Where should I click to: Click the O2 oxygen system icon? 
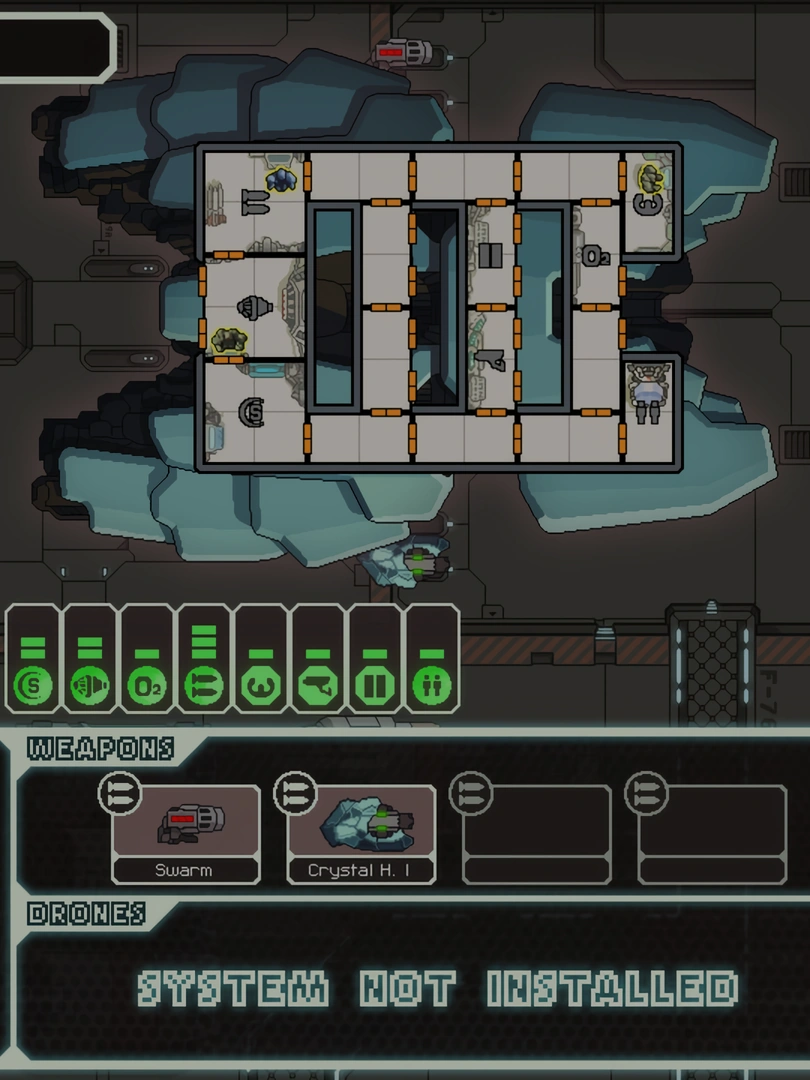147,687
